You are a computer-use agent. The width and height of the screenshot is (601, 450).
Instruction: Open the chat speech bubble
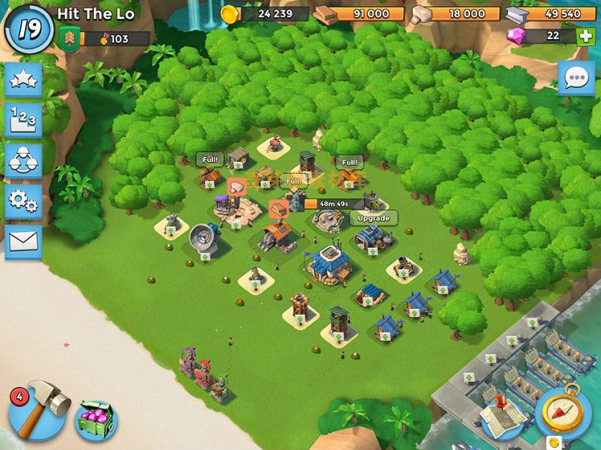[x=576, y=77]
